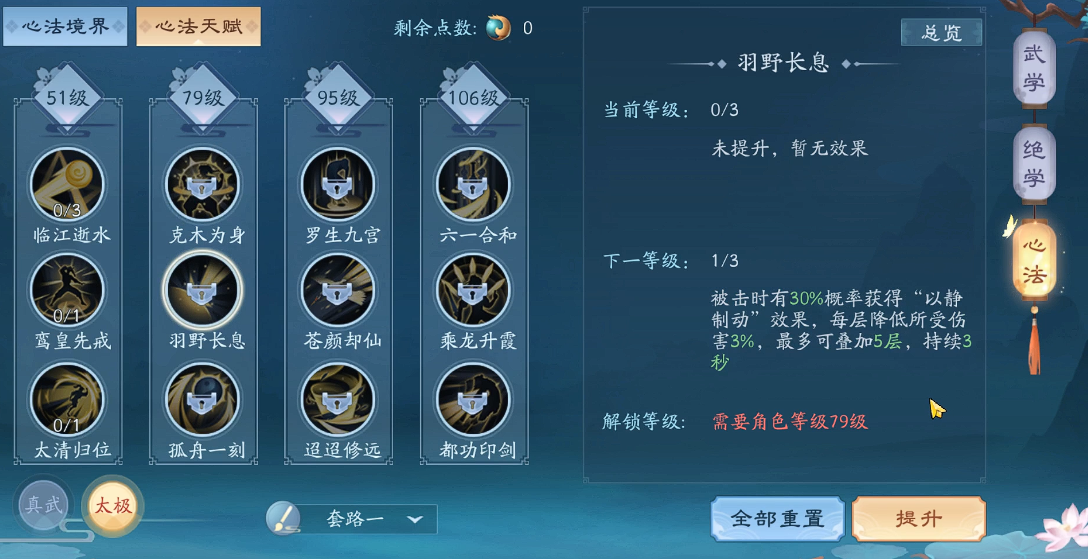This screenshot has height=559, width=1088.
Task: Open the 心法天赋 tab
Action: point(198,27)
